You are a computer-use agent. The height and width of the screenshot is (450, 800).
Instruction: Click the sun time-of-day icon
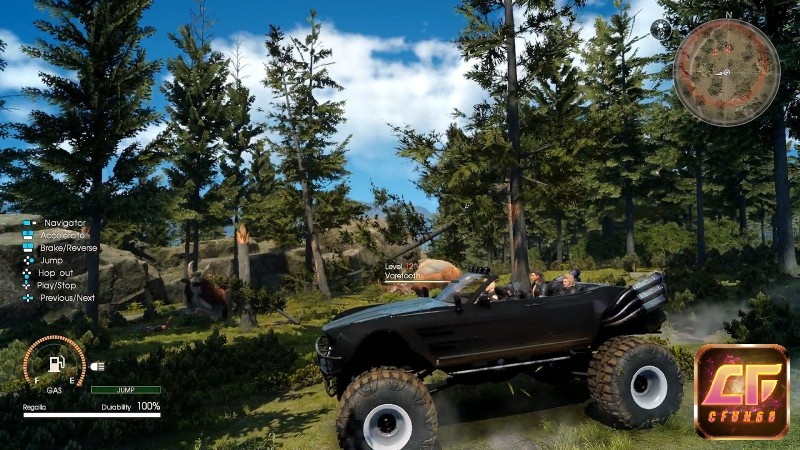[660, 29]
